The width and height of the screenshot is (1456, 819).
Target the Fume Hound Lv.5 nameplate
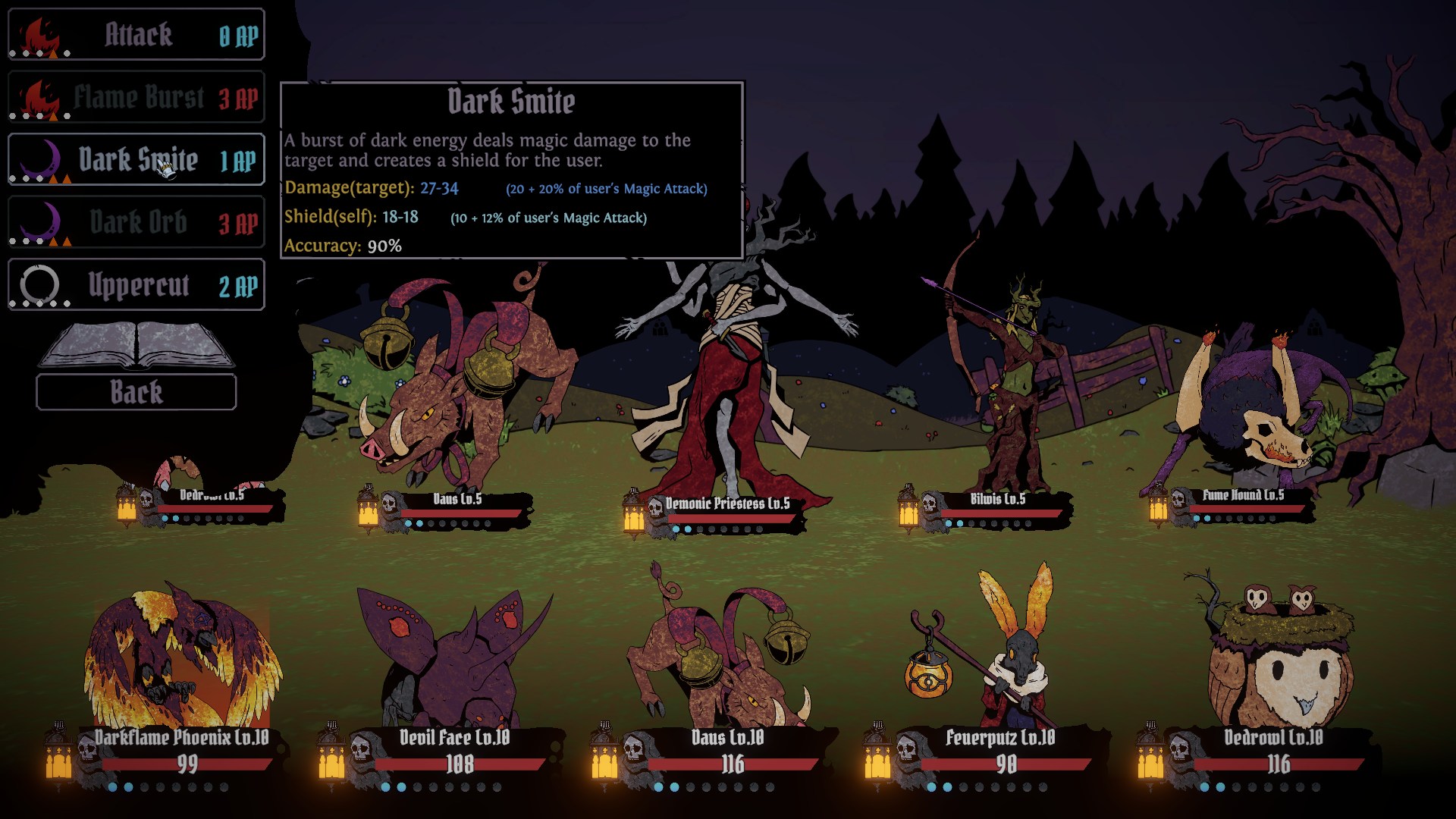(x=1242, y=496)
